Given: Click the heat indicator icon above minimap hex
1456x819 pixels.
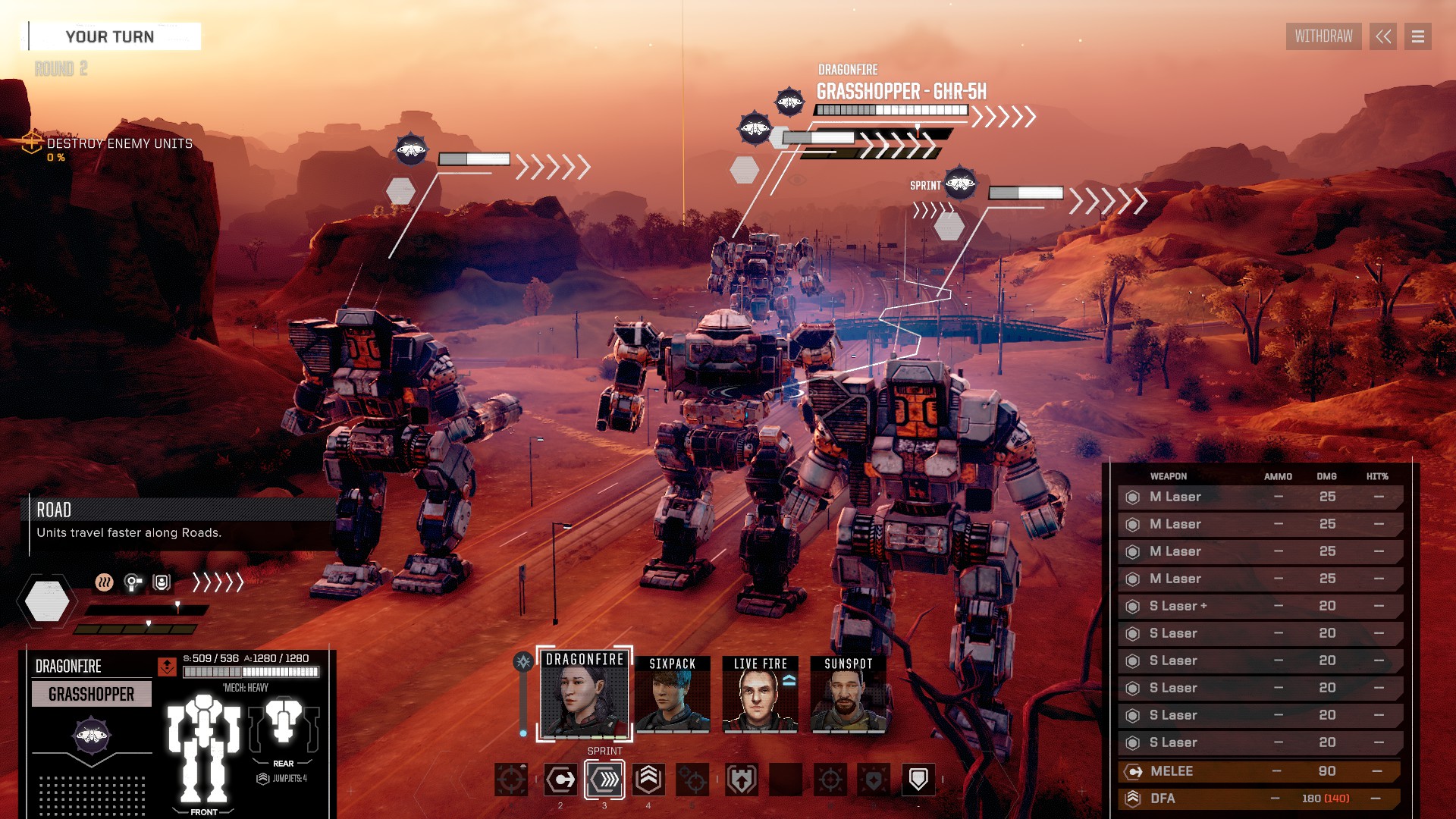Looking at the screenshot, I should [x=104, y=582].
